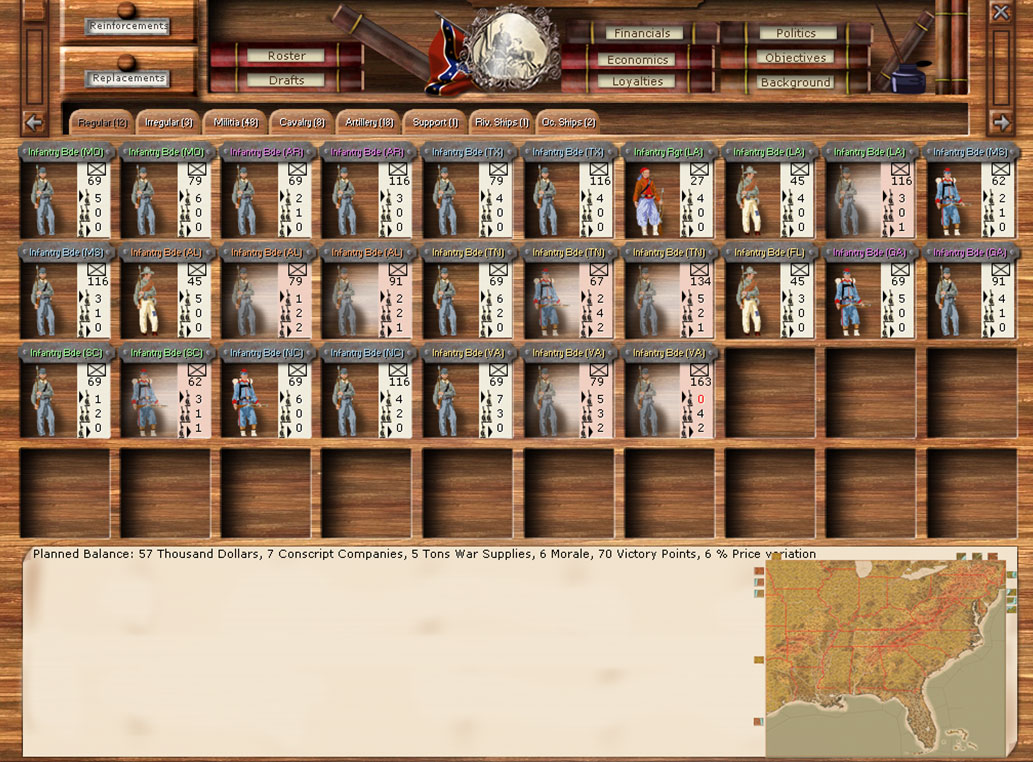The width and height of the screenshot is (1033, 762).
Task: Show the Economics ledger
Action: click(x=638, y=59)
